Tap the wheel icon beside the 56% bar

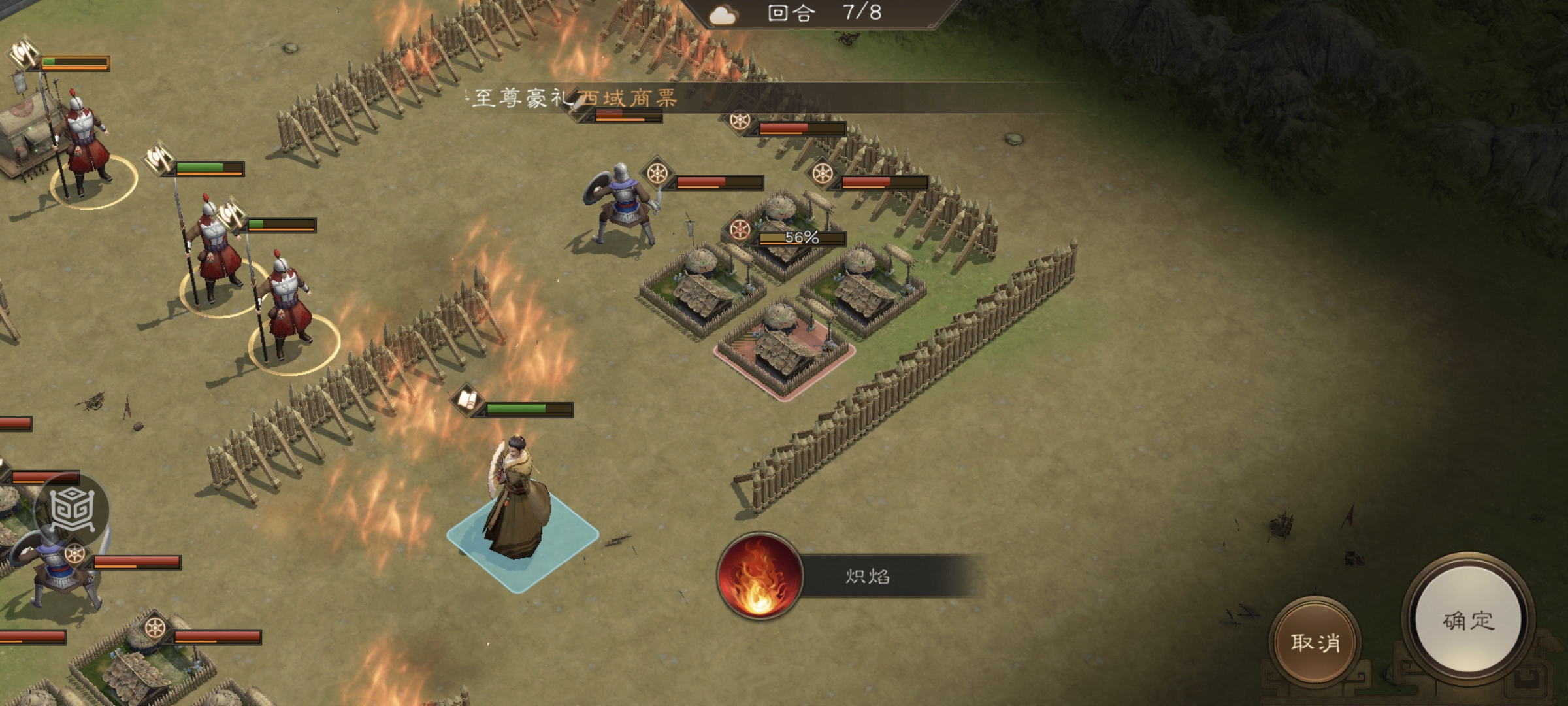pos(739,230)
